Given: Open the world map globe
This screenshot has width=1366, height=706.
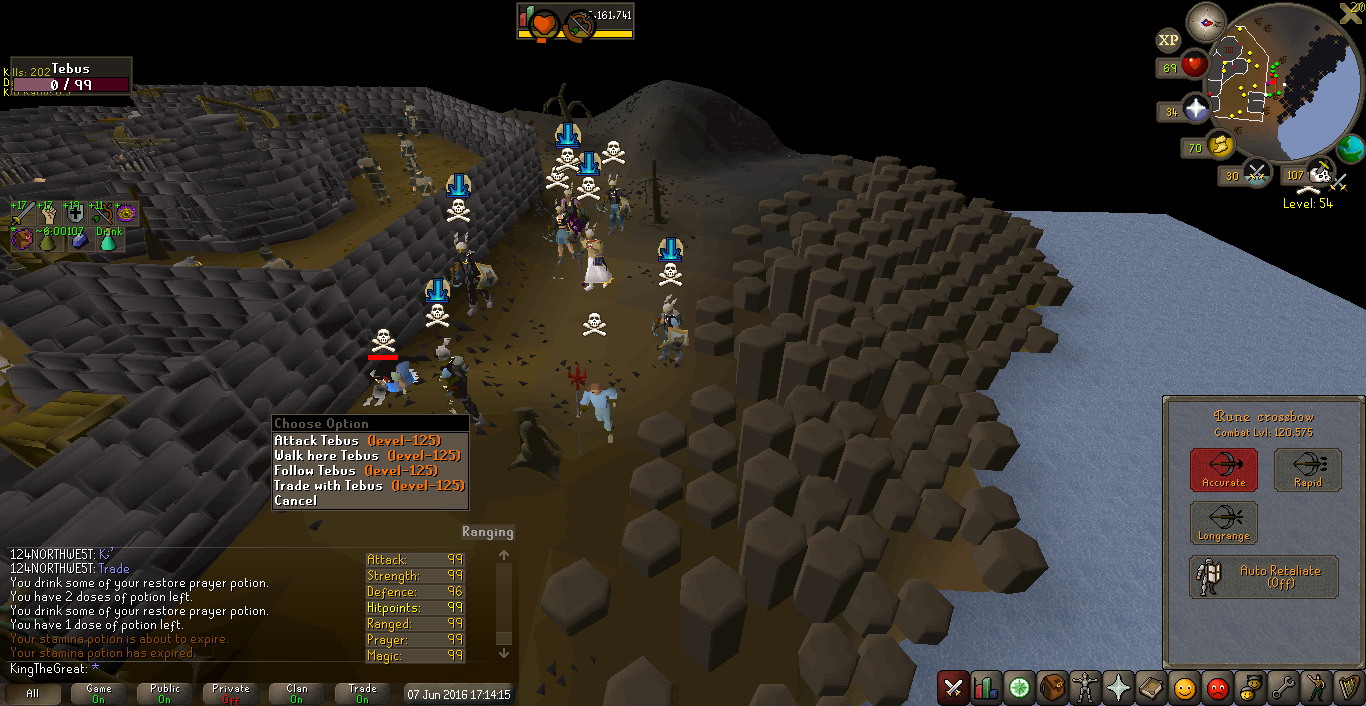Looking at the screenshot, I should click(x=1351, y=150).
